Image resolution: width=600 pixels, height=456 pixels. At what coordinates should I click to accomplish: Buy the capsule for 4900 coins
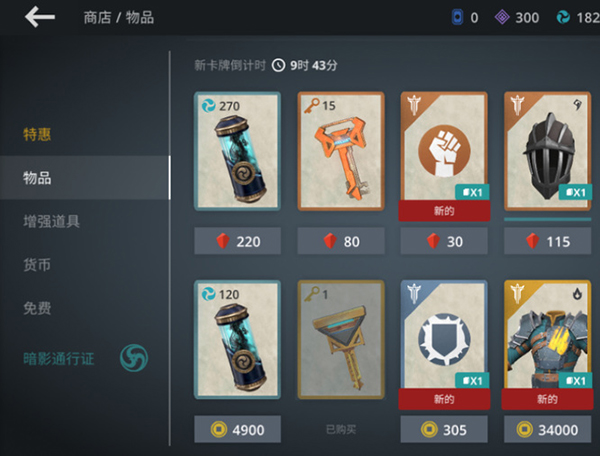(x=237, y=429)
